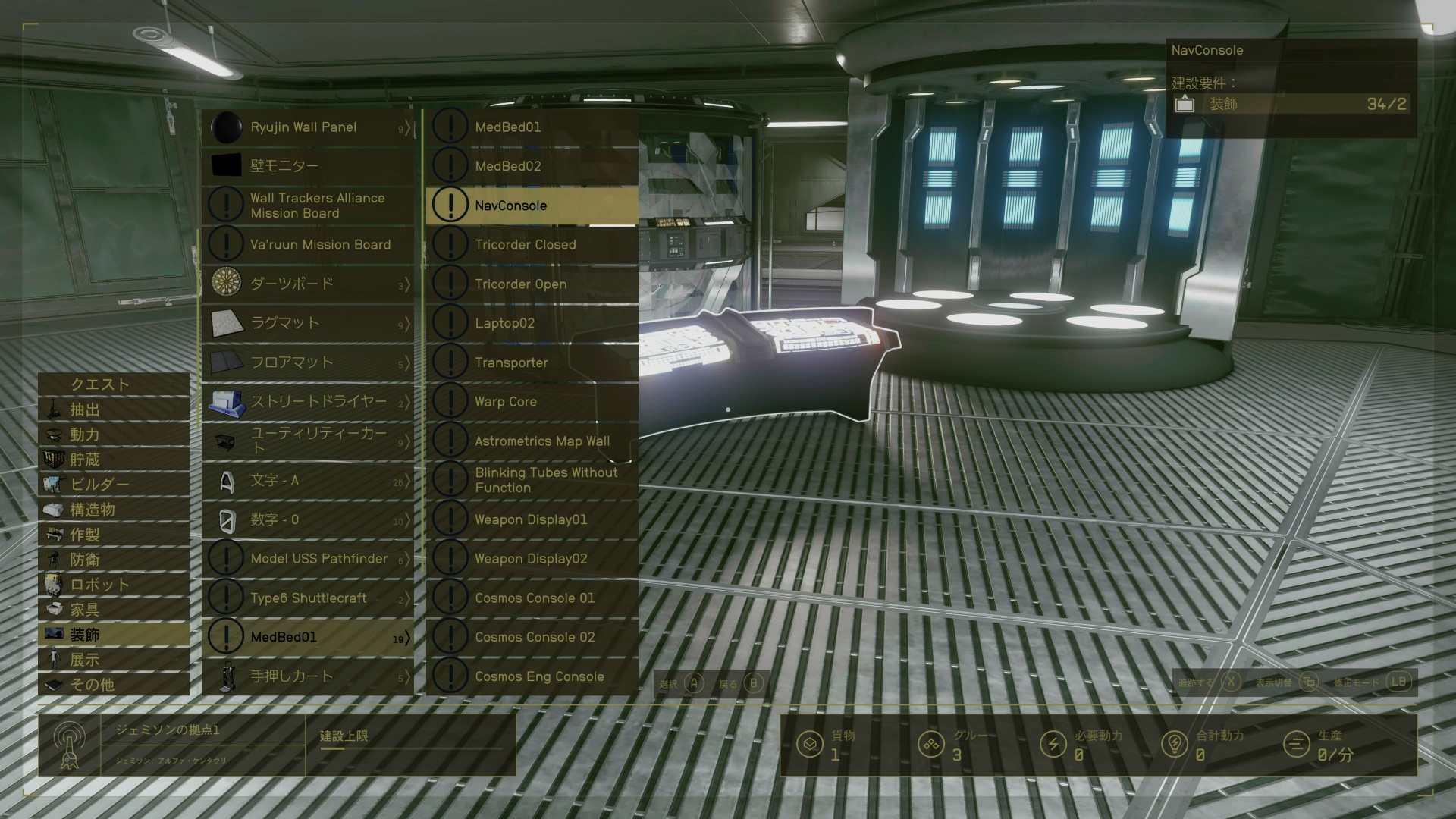Choose Cosmos Eng Console
Viewport: 1456px width, 819px height.
pyautogui.click(x=532, y=676)
